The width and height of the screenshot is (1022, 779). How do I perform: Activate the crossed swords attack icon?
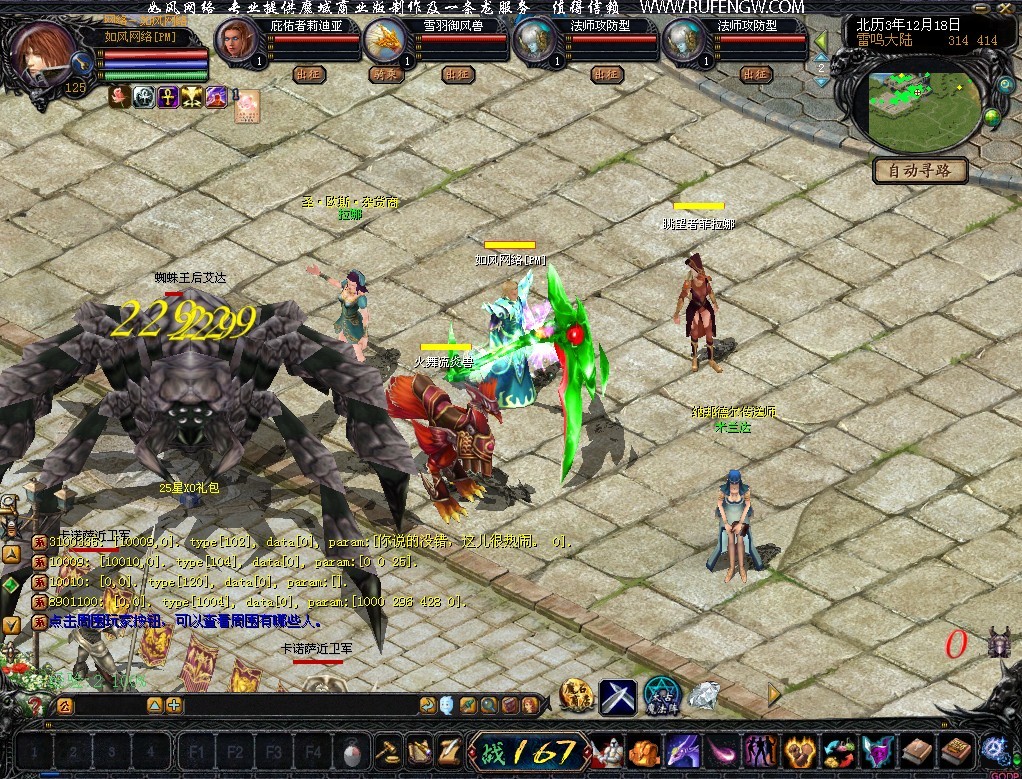point(618,696)
